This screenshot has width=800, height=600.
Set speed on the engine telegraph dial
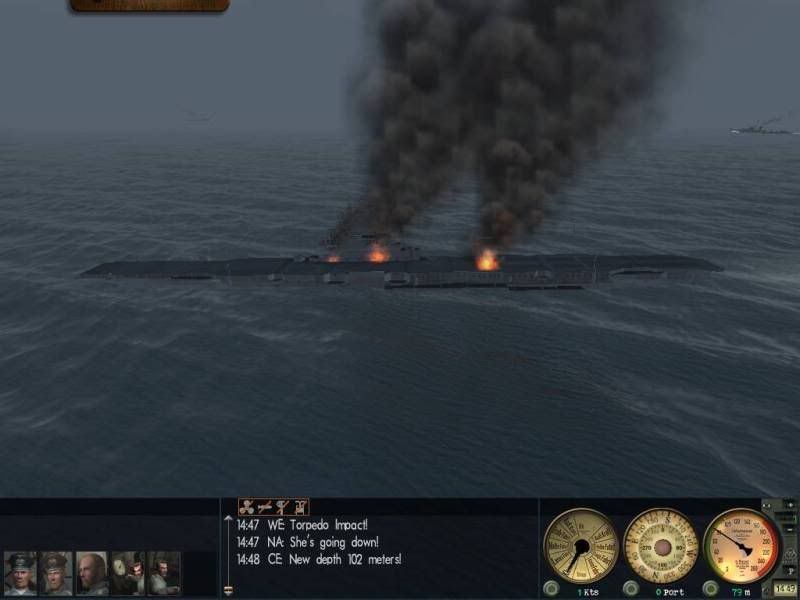[x=580, y=545]
